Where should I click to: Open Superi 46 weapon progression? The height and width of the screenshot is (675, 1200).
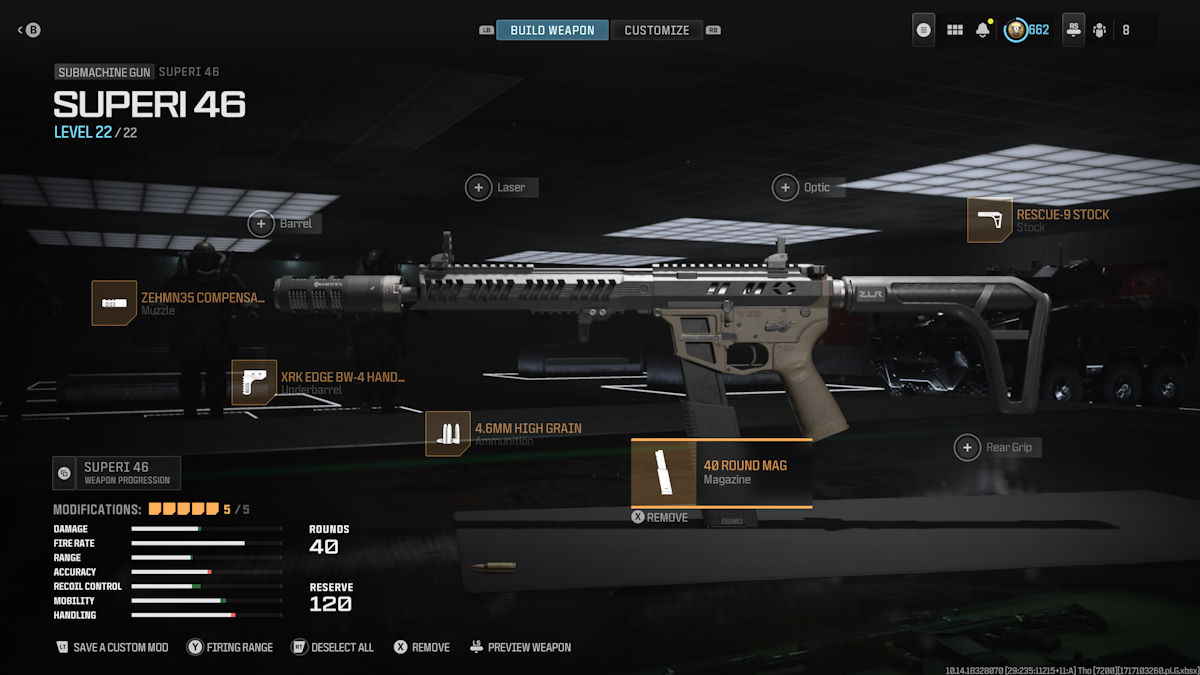tap(117, 473)
